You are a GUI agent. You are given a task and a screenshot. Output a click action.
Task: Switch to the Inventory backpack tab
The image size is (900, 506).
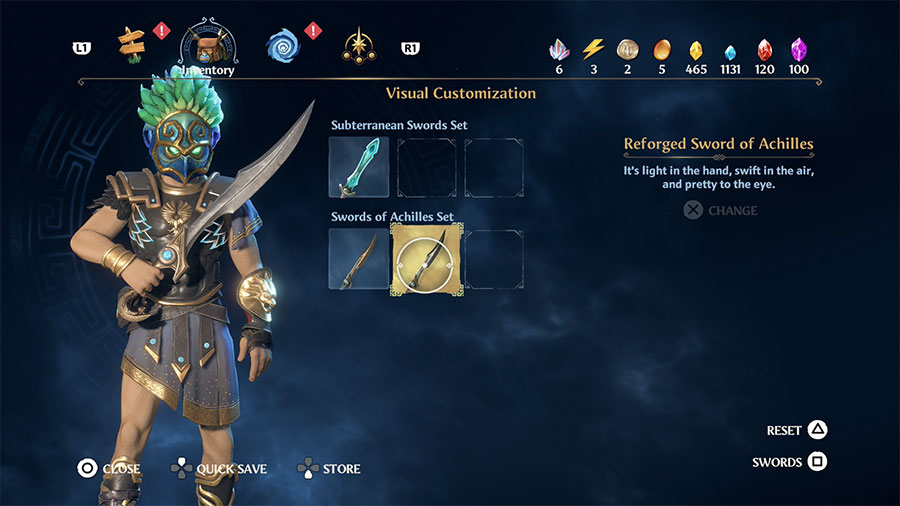(x=208, y=45)
